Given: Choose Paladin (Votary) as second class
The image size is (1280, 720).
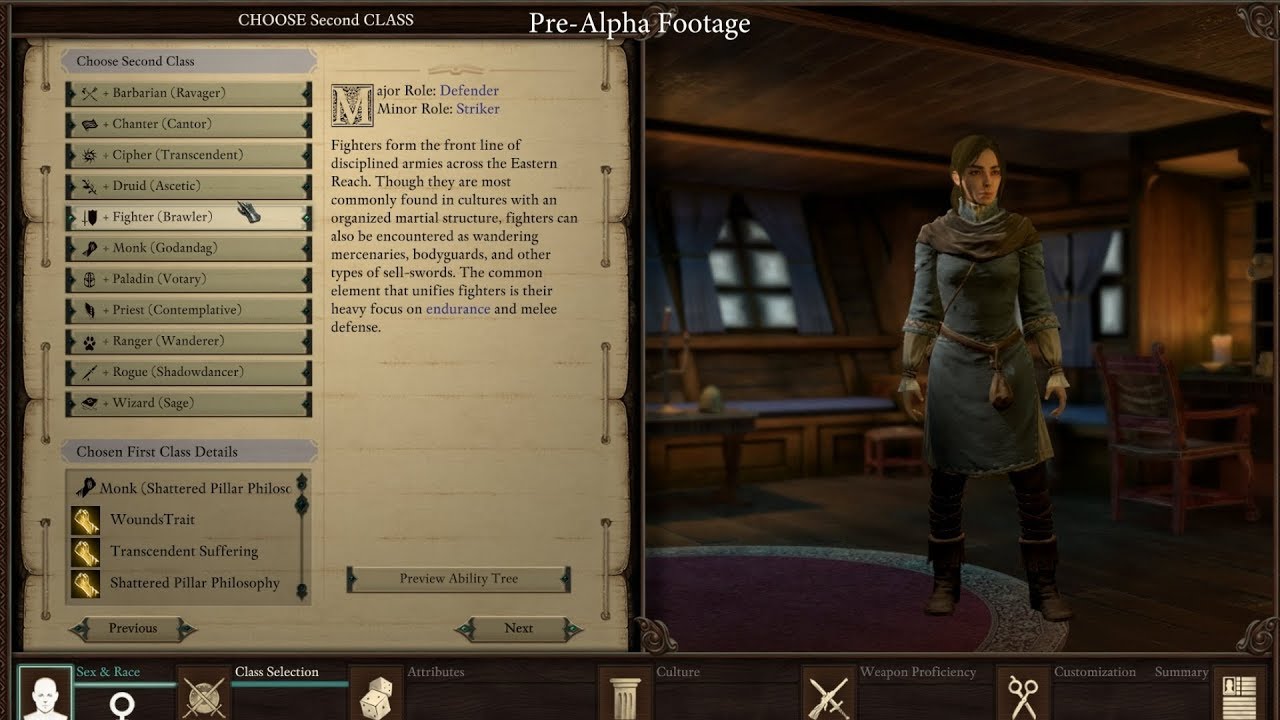Looking at the screenshot, I should [188, 279].
